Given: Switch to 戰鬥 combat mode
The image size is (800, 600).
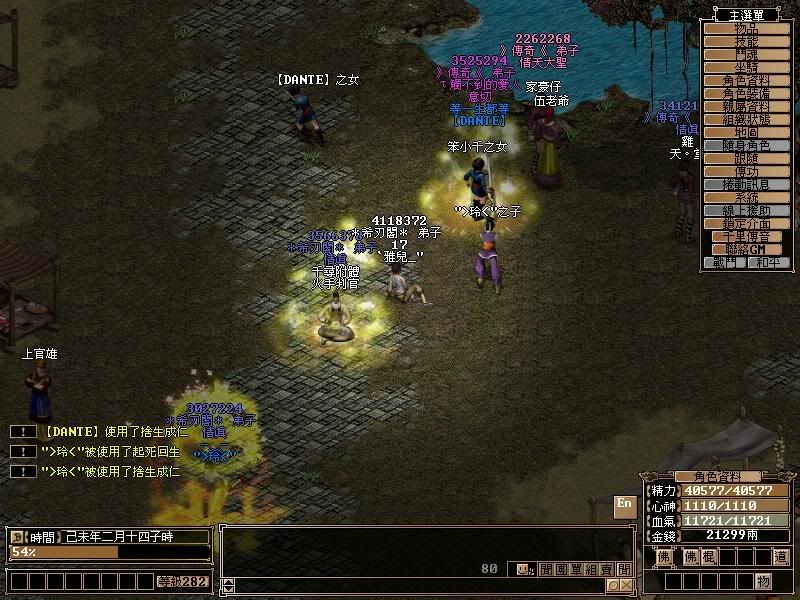Looking at the screenshot, I should pos(725,262).
